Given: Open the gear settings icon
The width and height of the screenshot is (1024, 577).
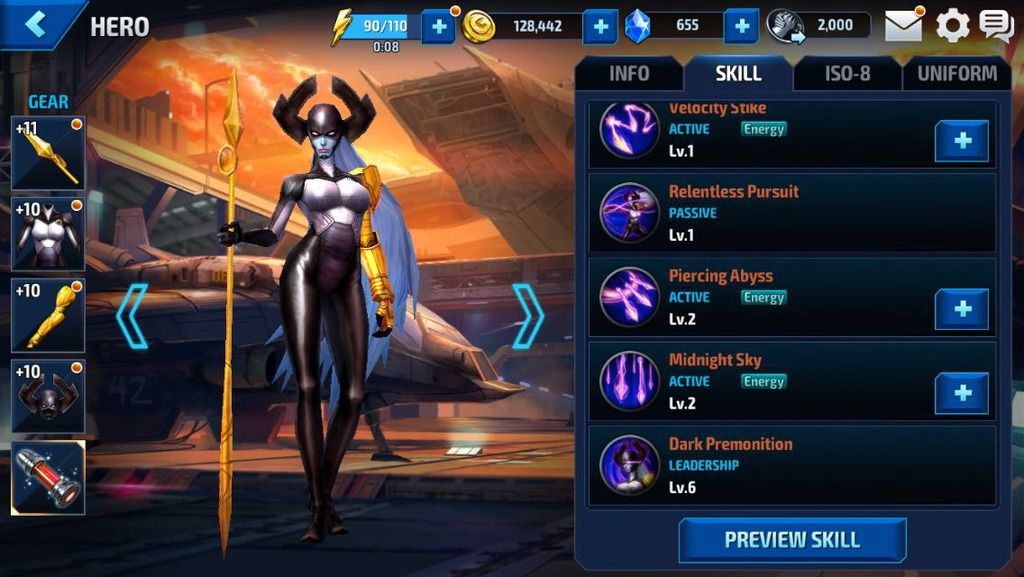Looking at the screenshot, I should 952,26.
